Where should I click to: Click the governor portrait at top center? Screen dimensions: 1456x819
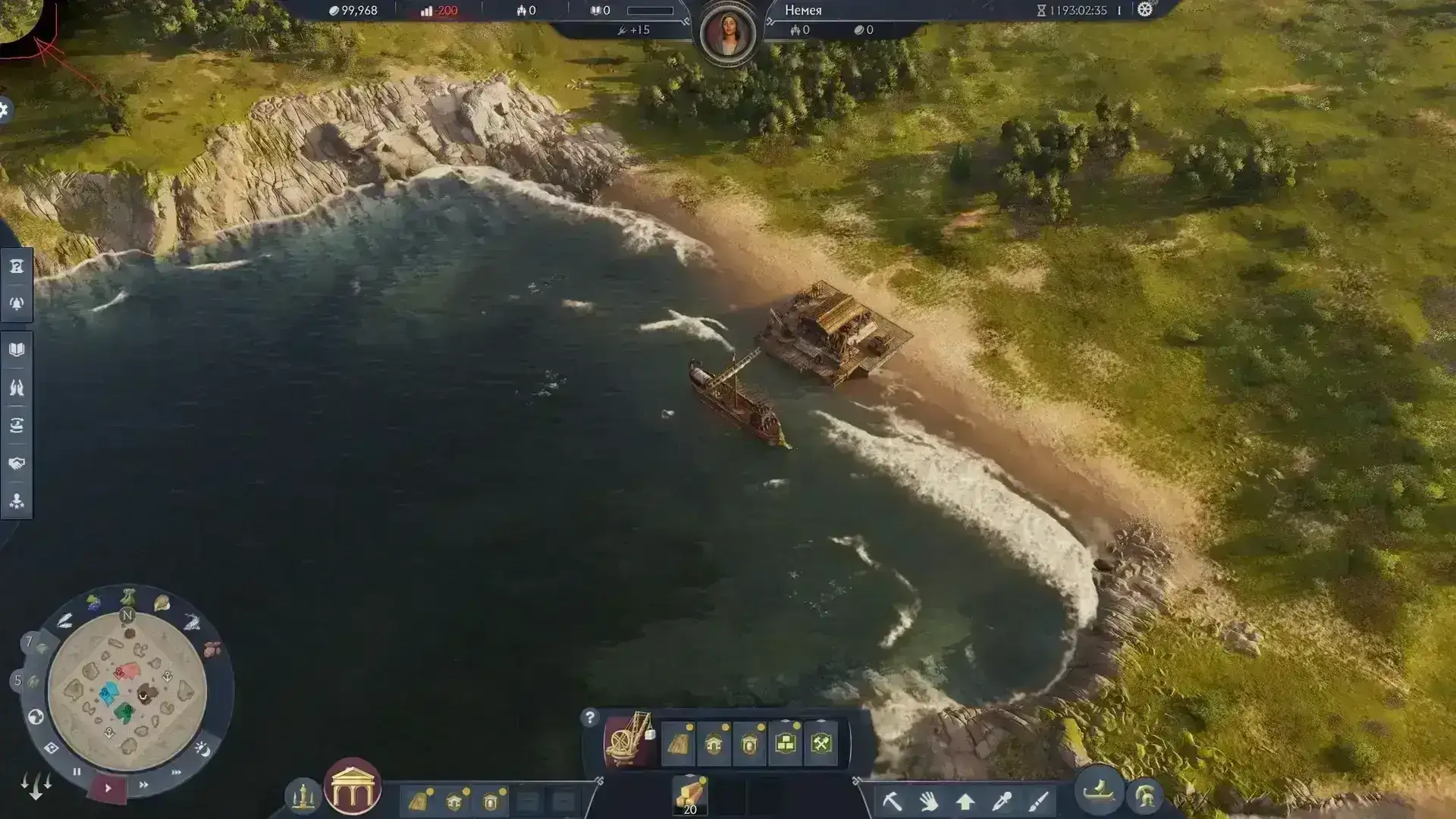[728, 34]
